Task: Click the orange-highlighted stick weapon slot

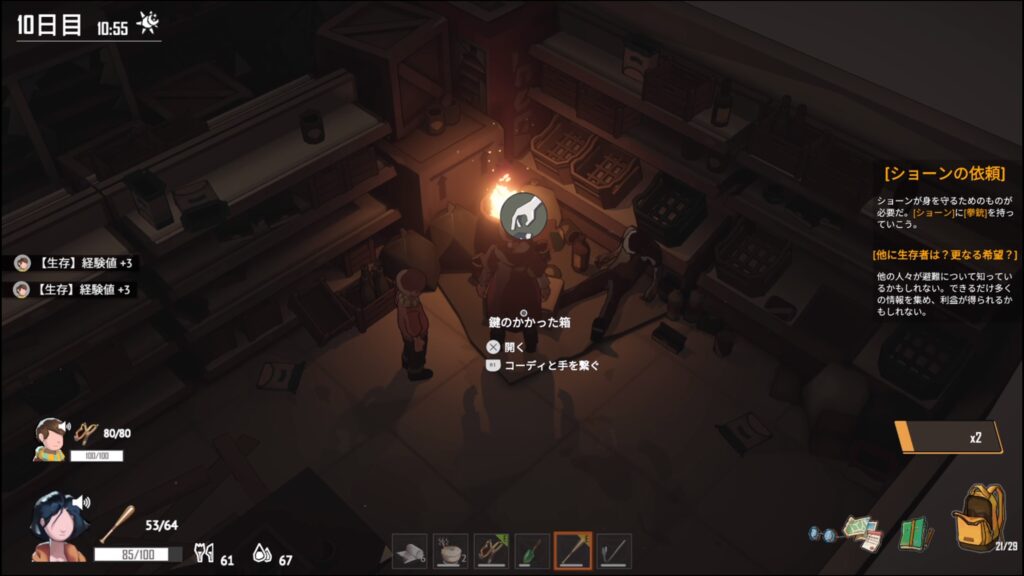Action: (x=573, y=551)
